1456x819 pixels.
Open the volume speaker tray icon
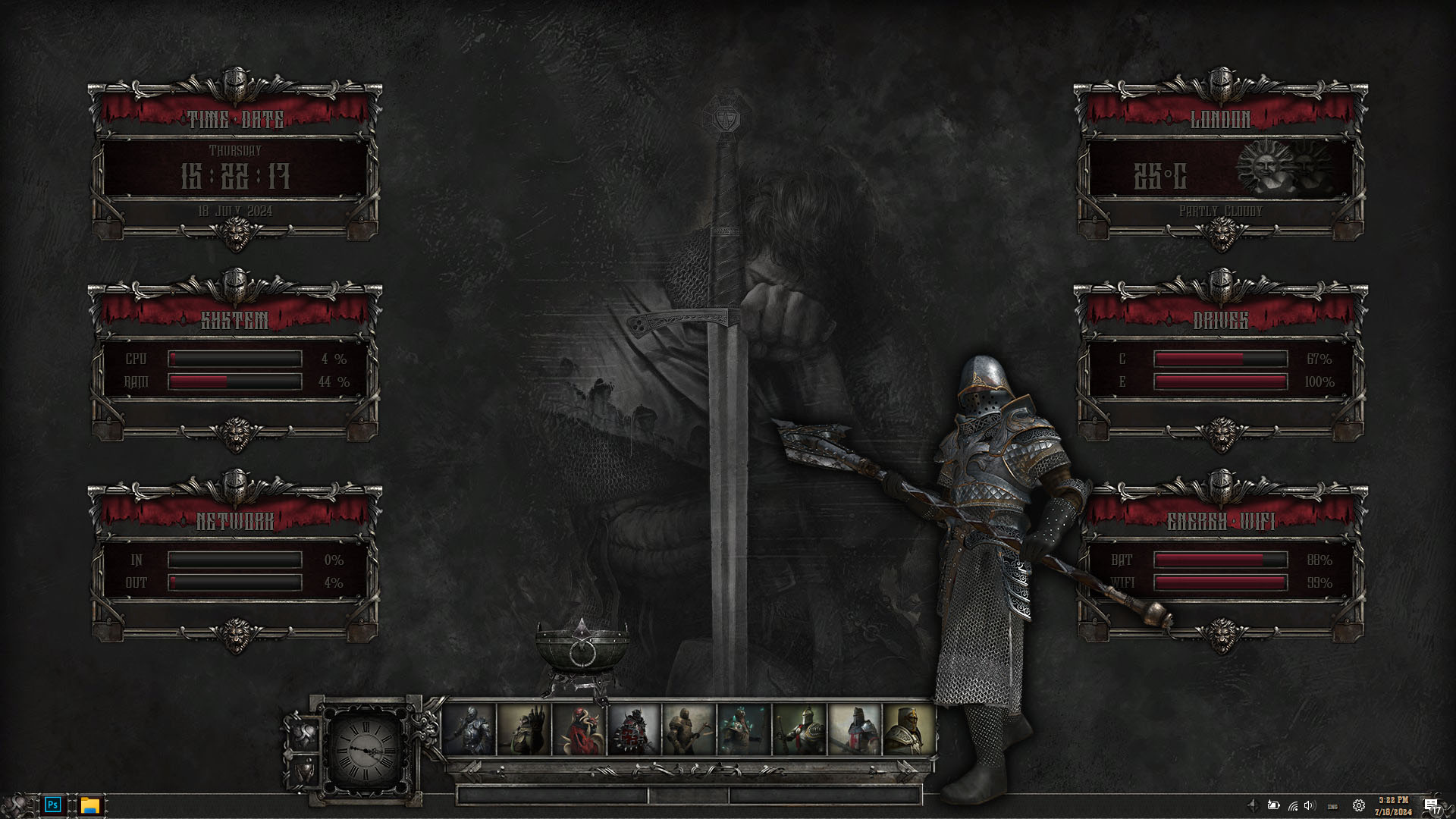(1310, 805)
